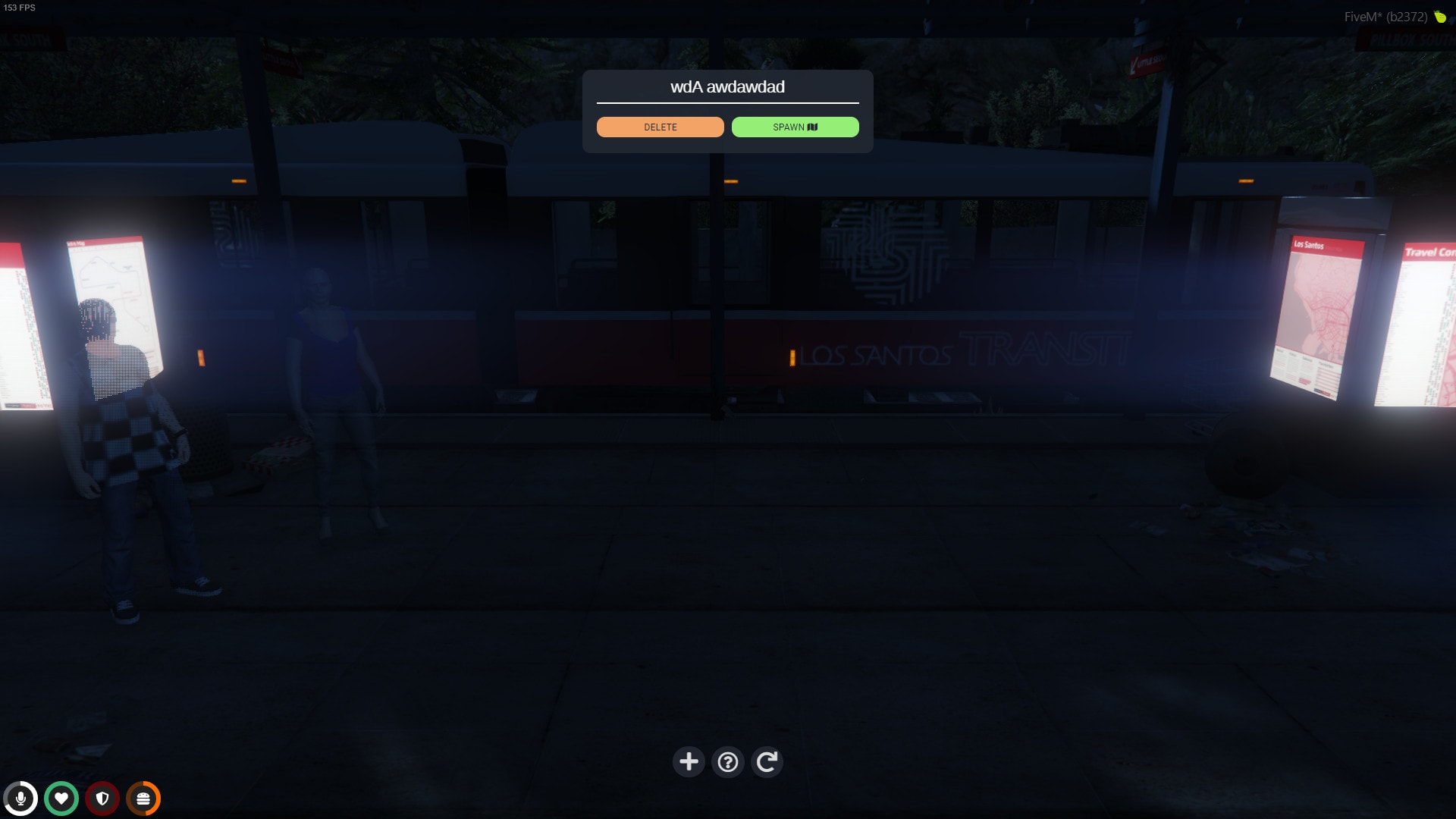Image resolution: width=1456 pixels, height=819 pixels.
Task: Click the circular refresh icon
Action: point(767,761)
